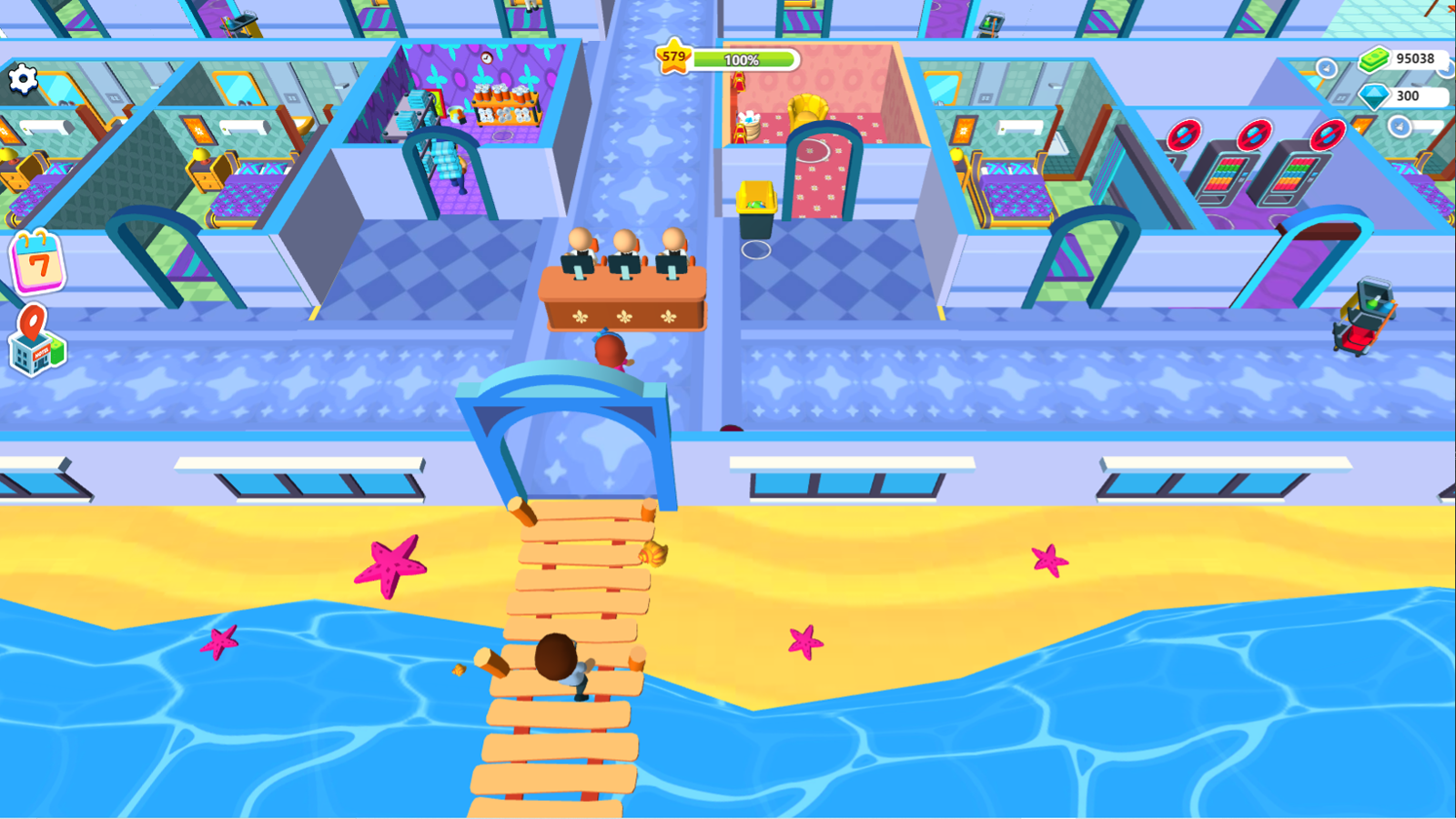Tap the blue diamond gem icon
The height and width of the screenshot is (819, 1456).
coord(1374,97)
